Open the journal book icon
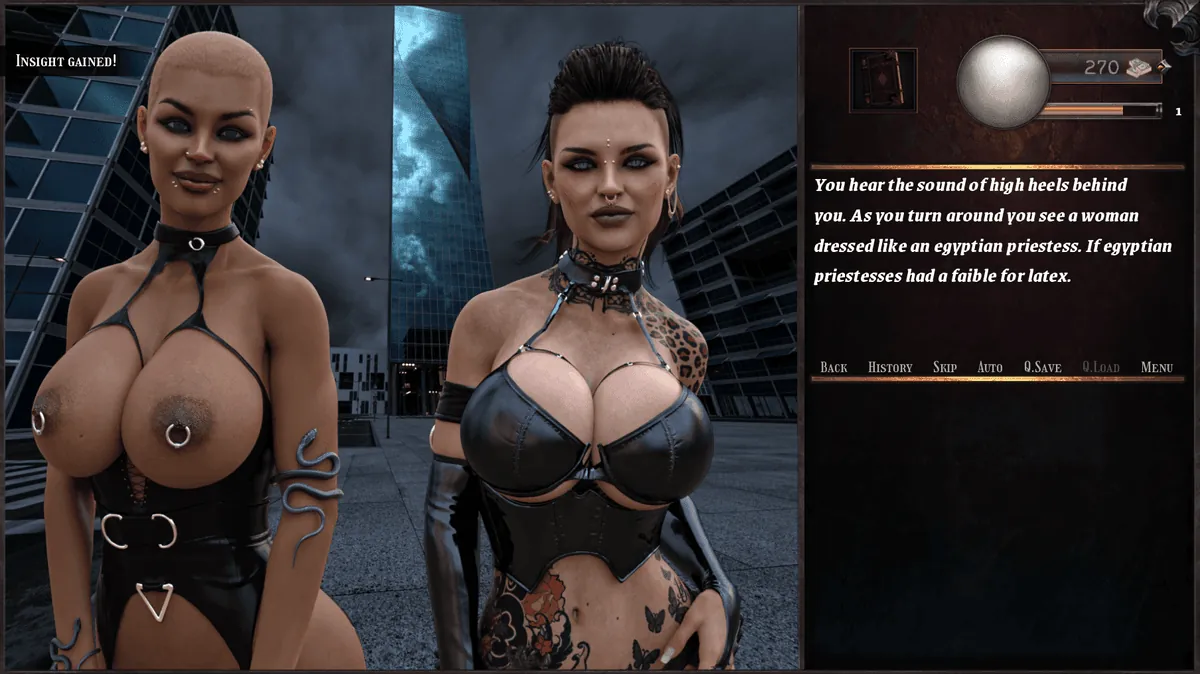The height and width of the screenshot is (674, 1200). click(883, 80)
